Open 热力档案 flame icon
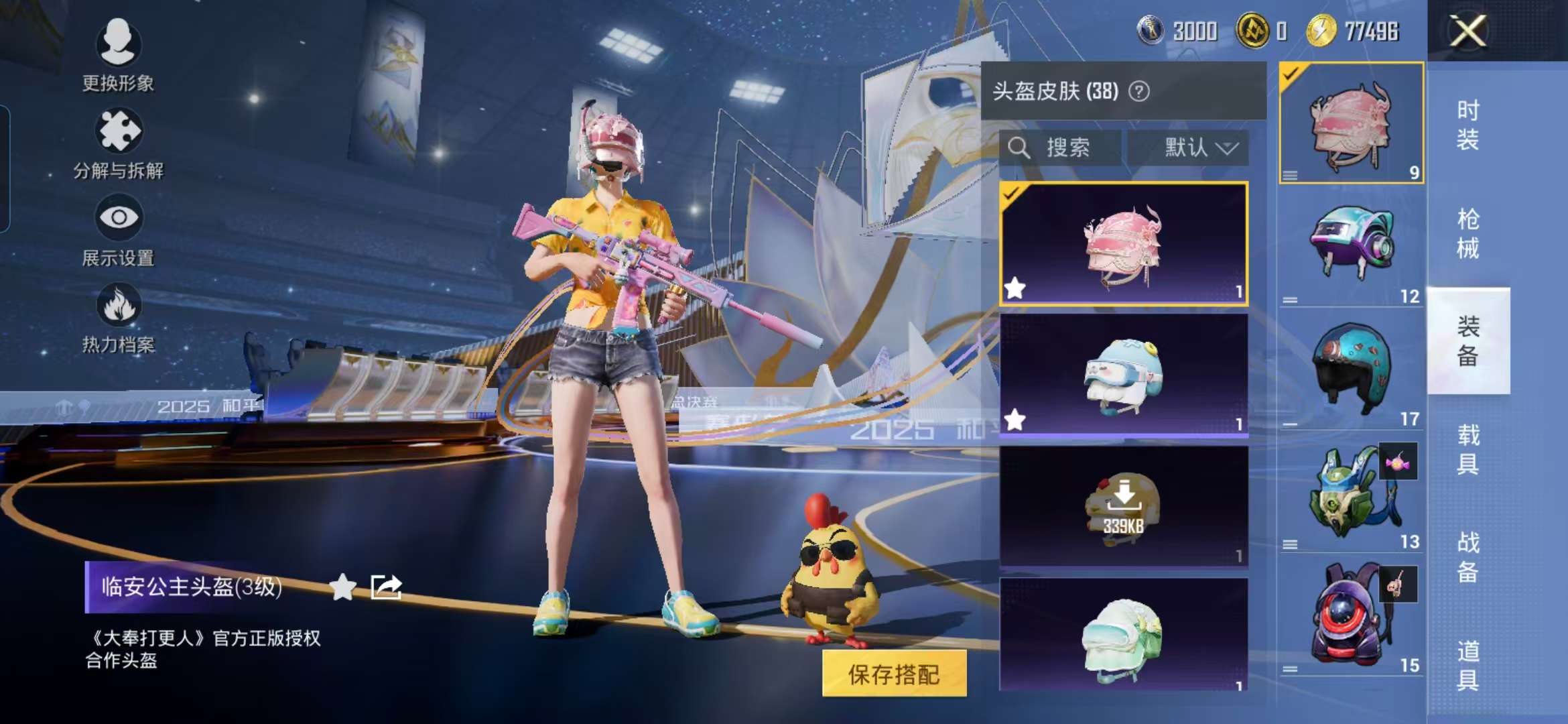1568x724 pixels. click(118, 316)
